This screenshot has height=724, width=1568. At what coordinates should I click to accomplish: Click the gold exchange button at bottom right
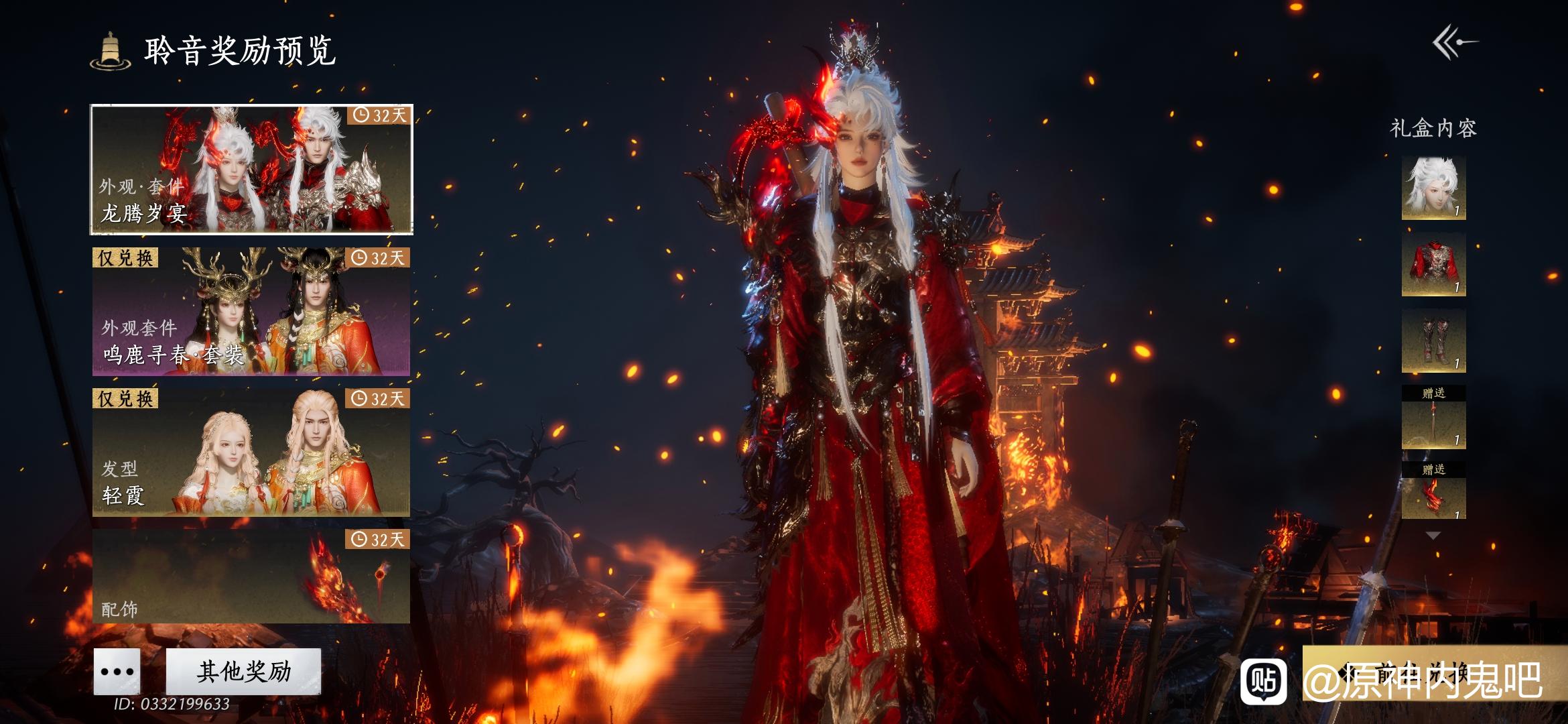[1434, 673]
